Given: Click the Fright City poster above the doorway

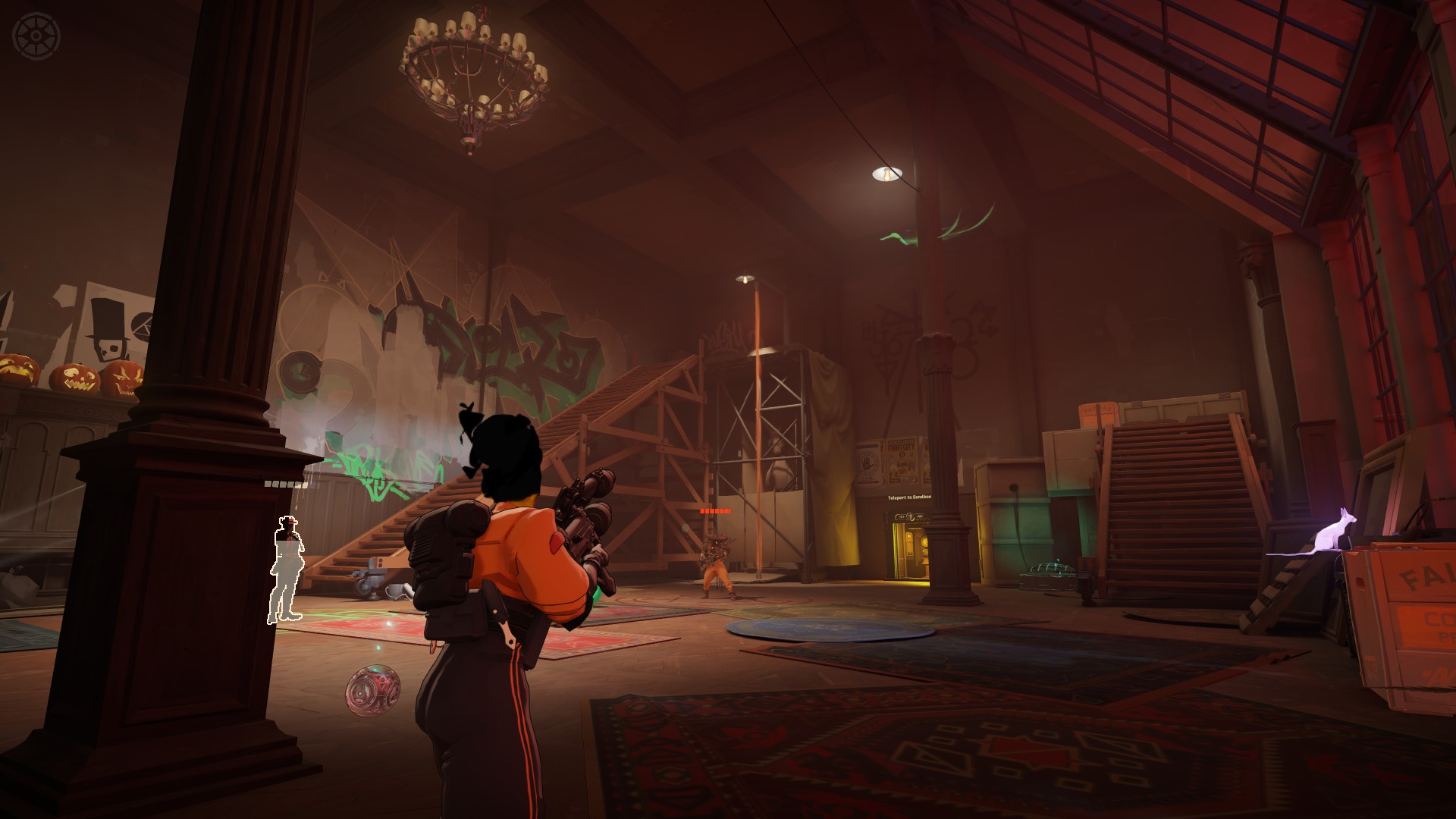Looking at the screenshot, I should [901, 457].
